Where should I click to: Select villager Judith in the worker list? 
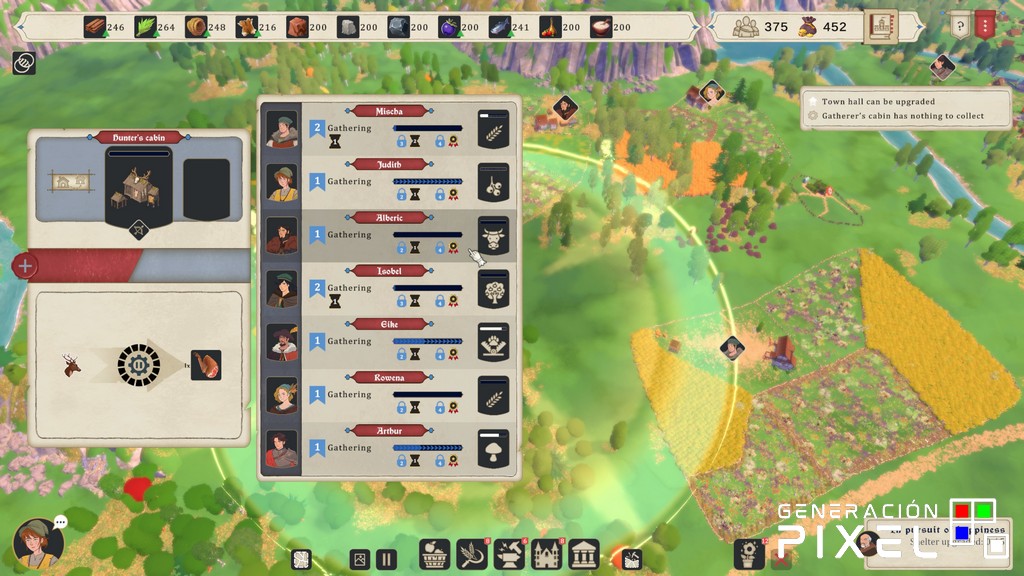(x=282, y=182)
